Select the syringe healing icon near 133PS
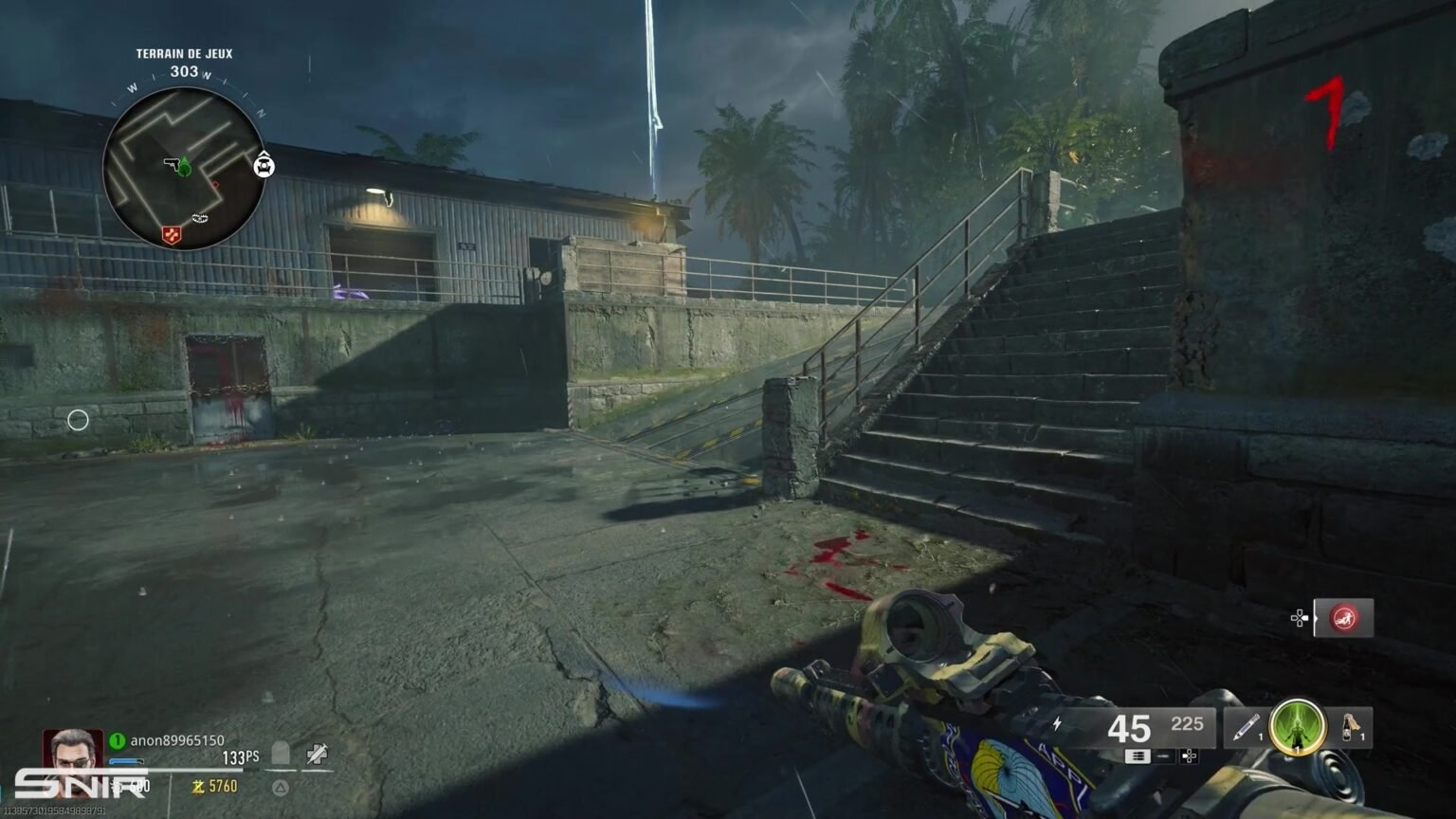 pos(318,752)
